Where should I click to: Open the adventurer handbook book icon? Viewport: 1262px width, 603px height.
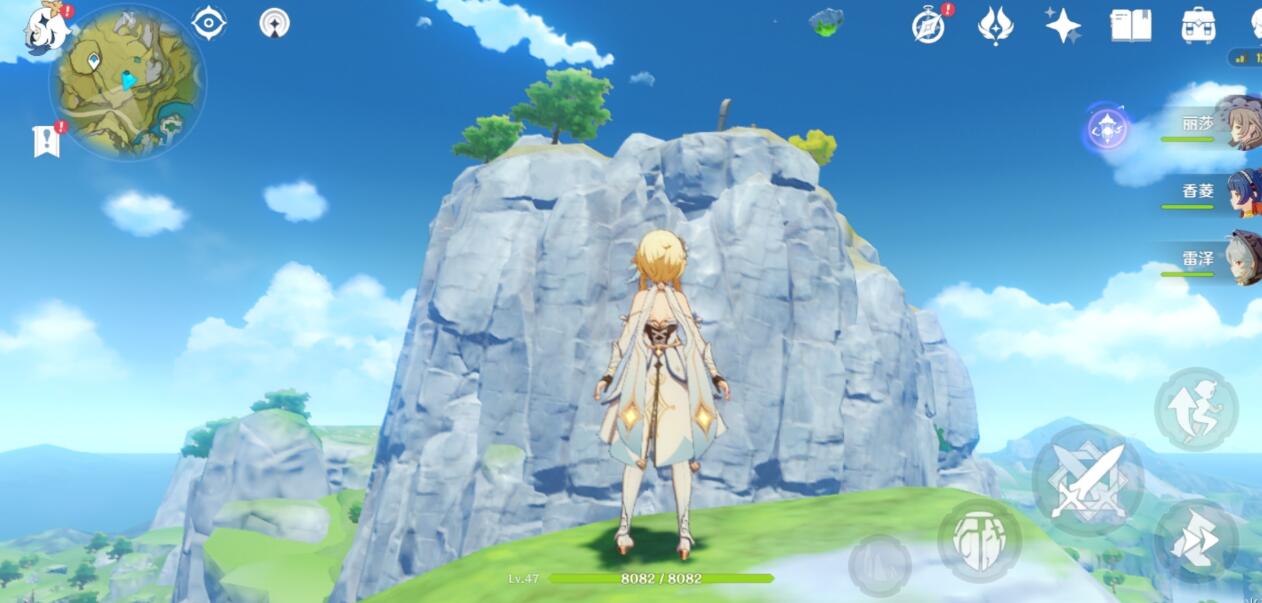click(x=1130, y=25)
